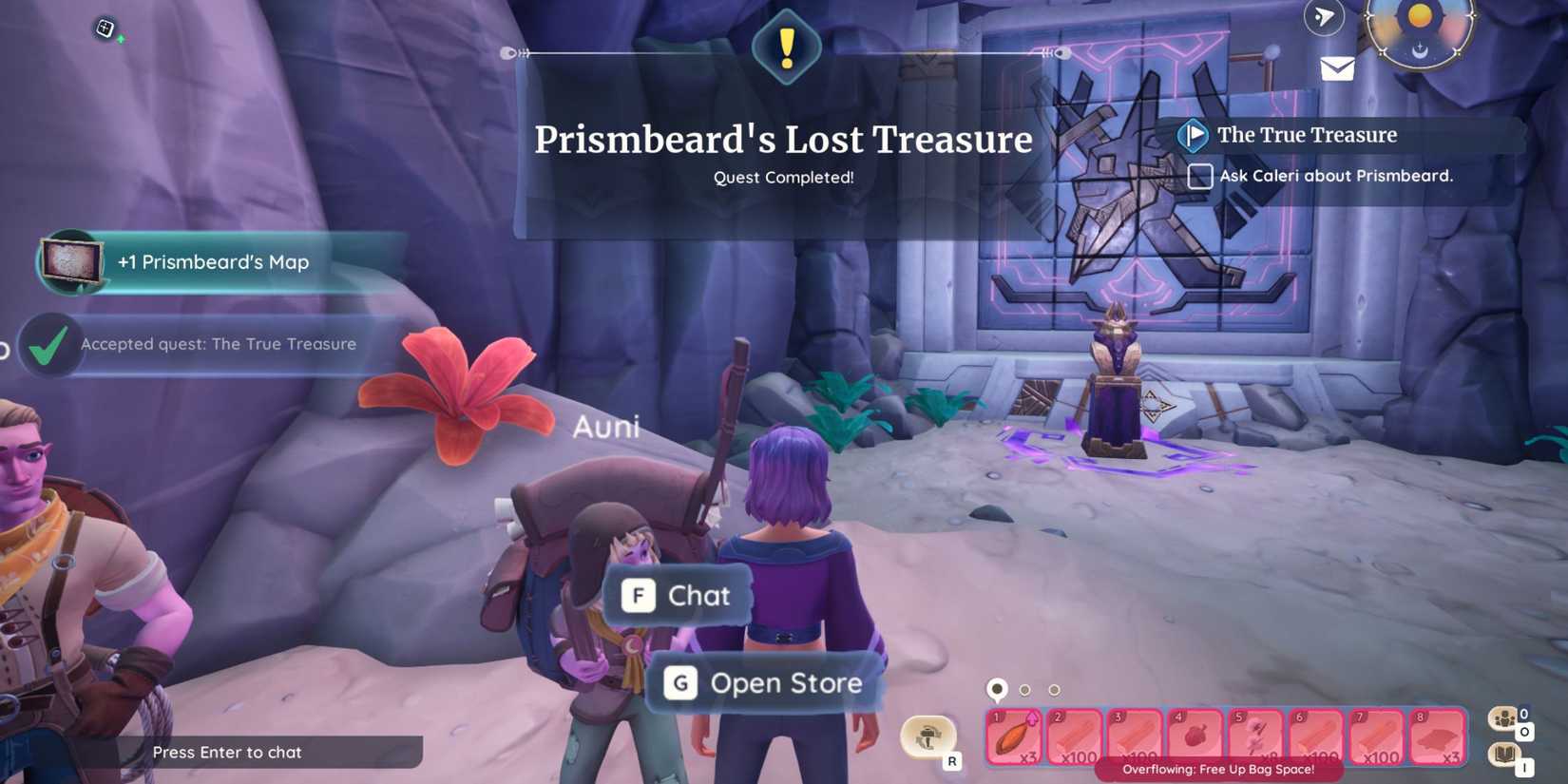Viewport: 1568px width, 784px height.
Task: Open the social party icon showing 0
Action: click(x=1504, y=718)
